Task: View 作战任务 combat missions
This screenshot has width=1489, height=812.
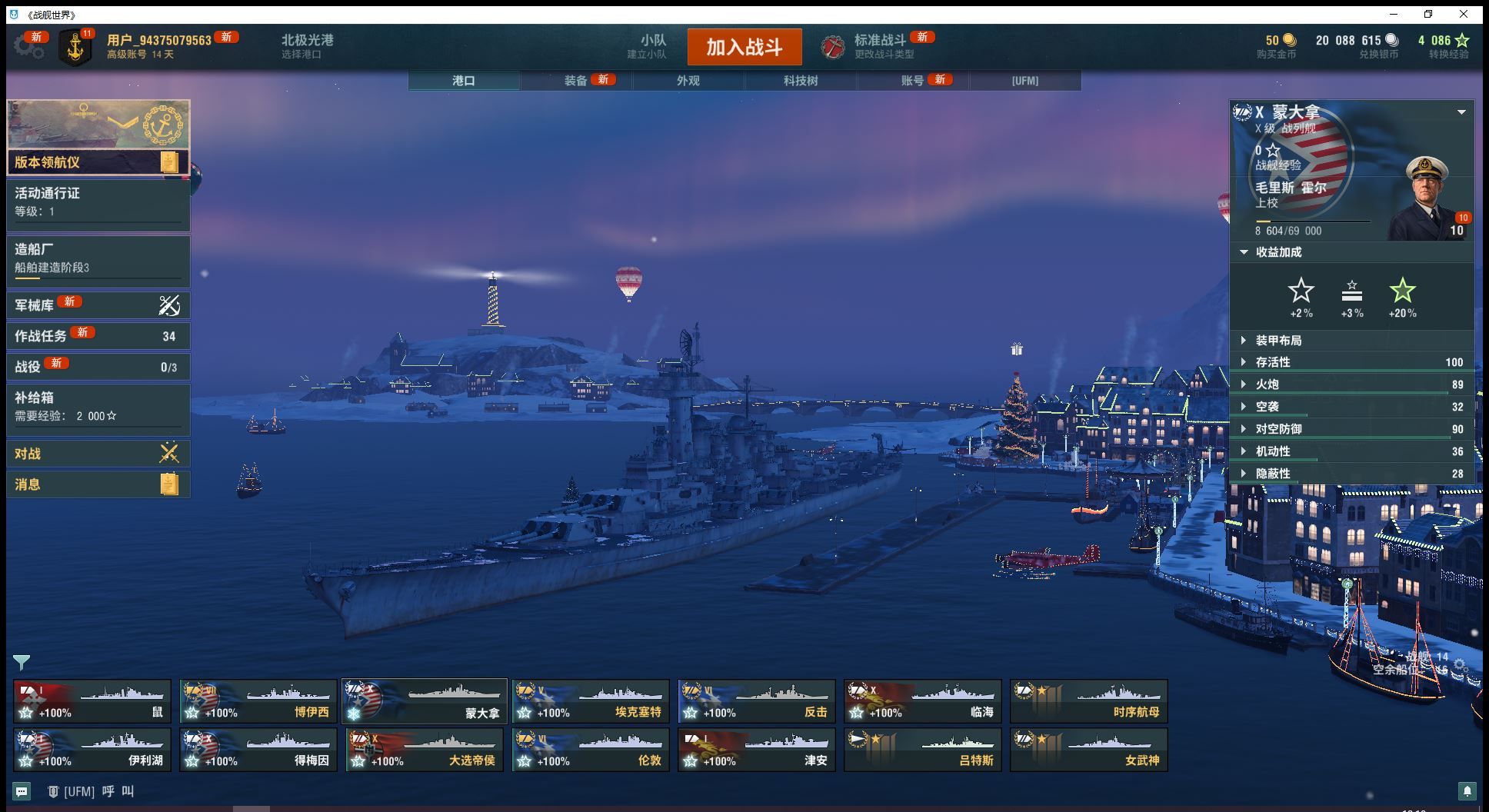Action: click(98, 336)
